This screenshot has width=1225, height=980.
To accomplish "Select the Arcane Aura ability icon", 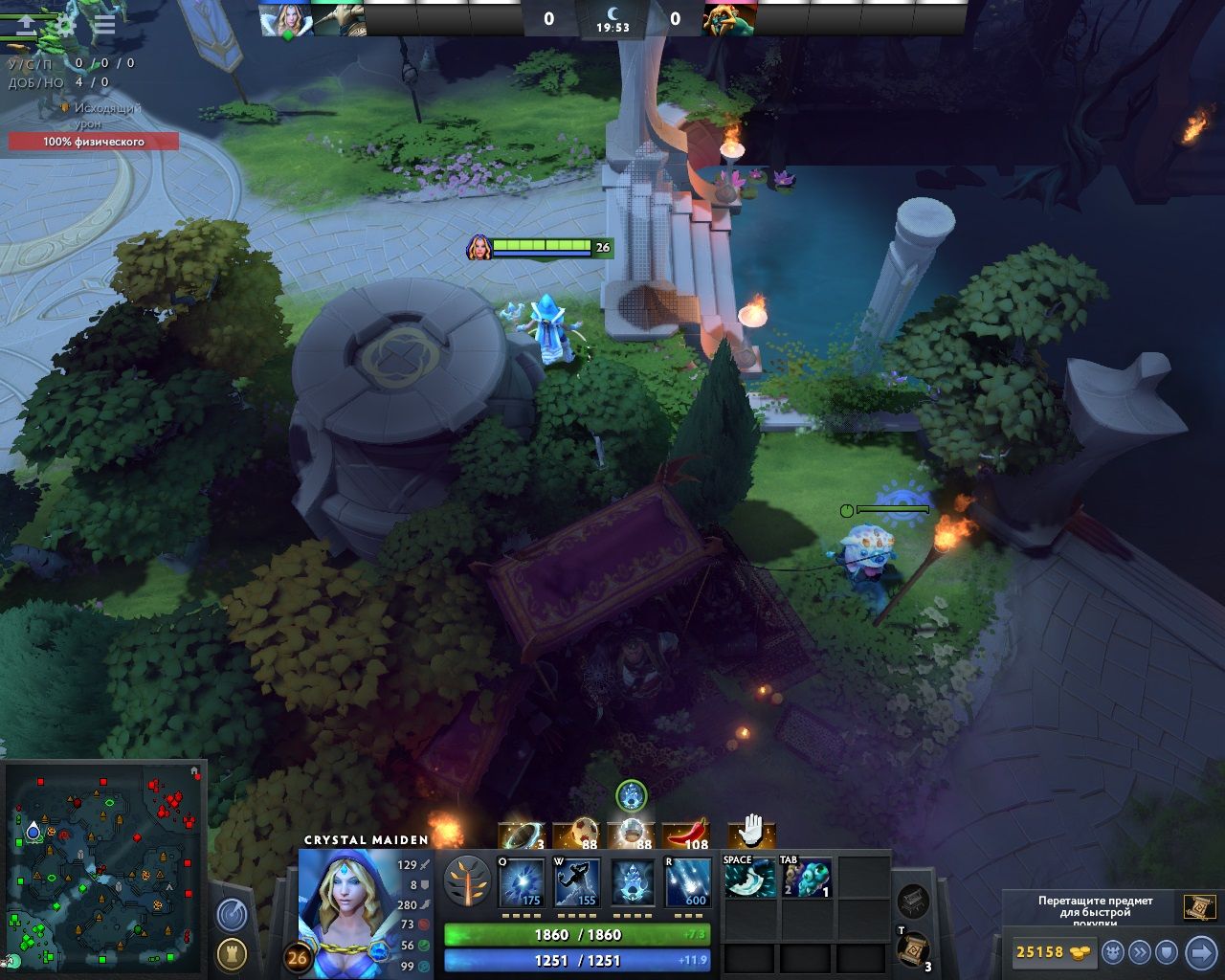I will pos(633,882).
